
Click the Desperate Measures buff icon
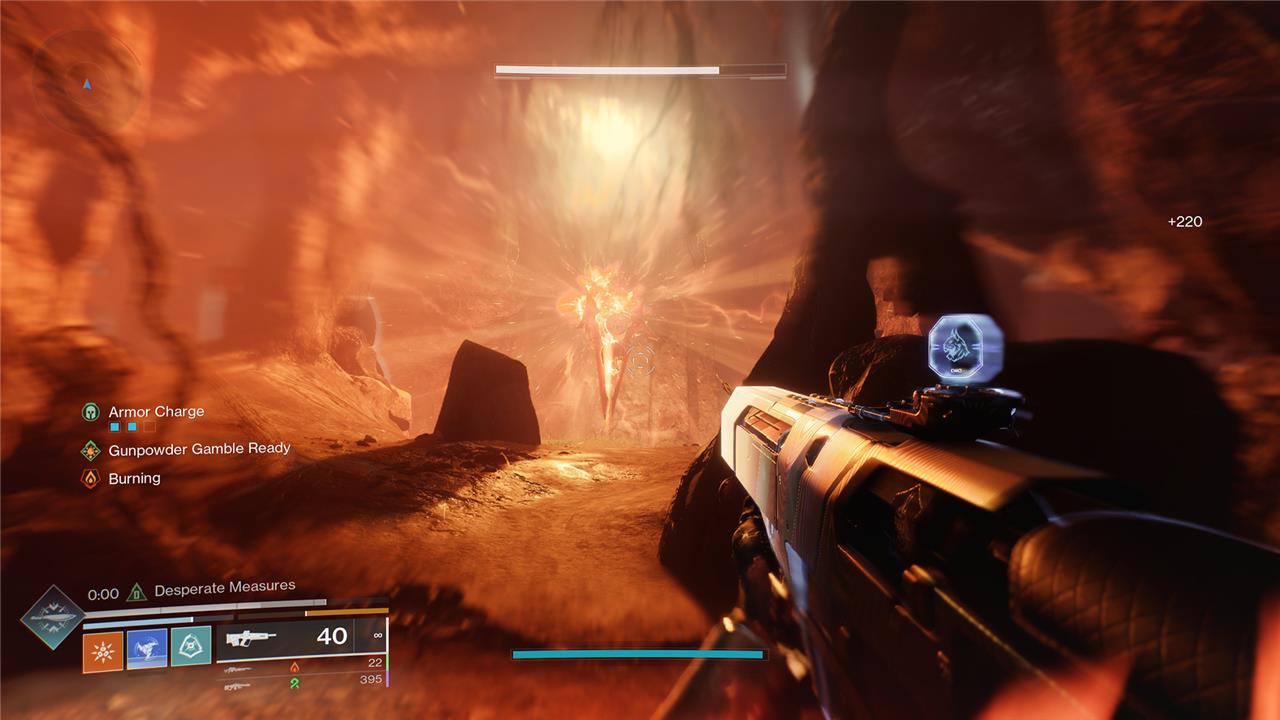click(x=137, y=592)
